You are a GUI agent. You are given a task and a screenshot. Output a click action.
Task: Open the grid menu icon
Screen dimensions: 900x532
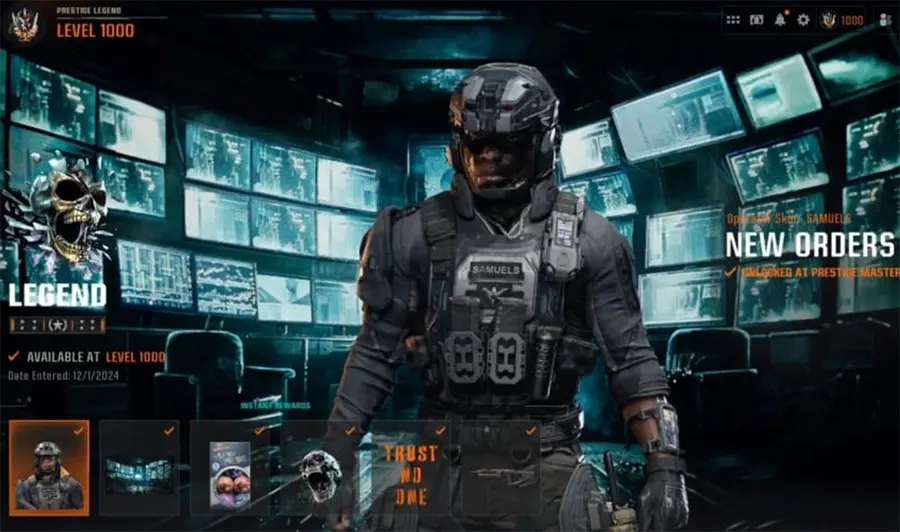pyautogui.click(x=733, y=20)
